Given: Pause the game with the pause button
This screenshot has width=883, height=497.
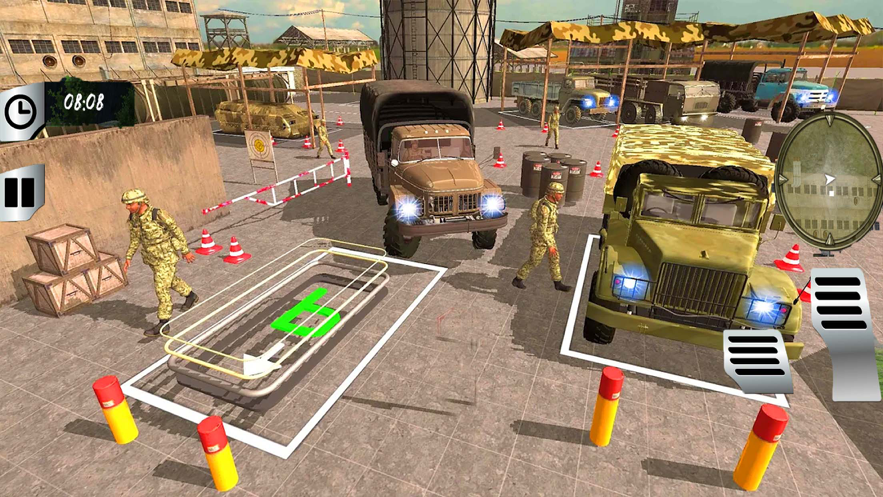Looking at the screenshot, I should click(x=19, y=191).
